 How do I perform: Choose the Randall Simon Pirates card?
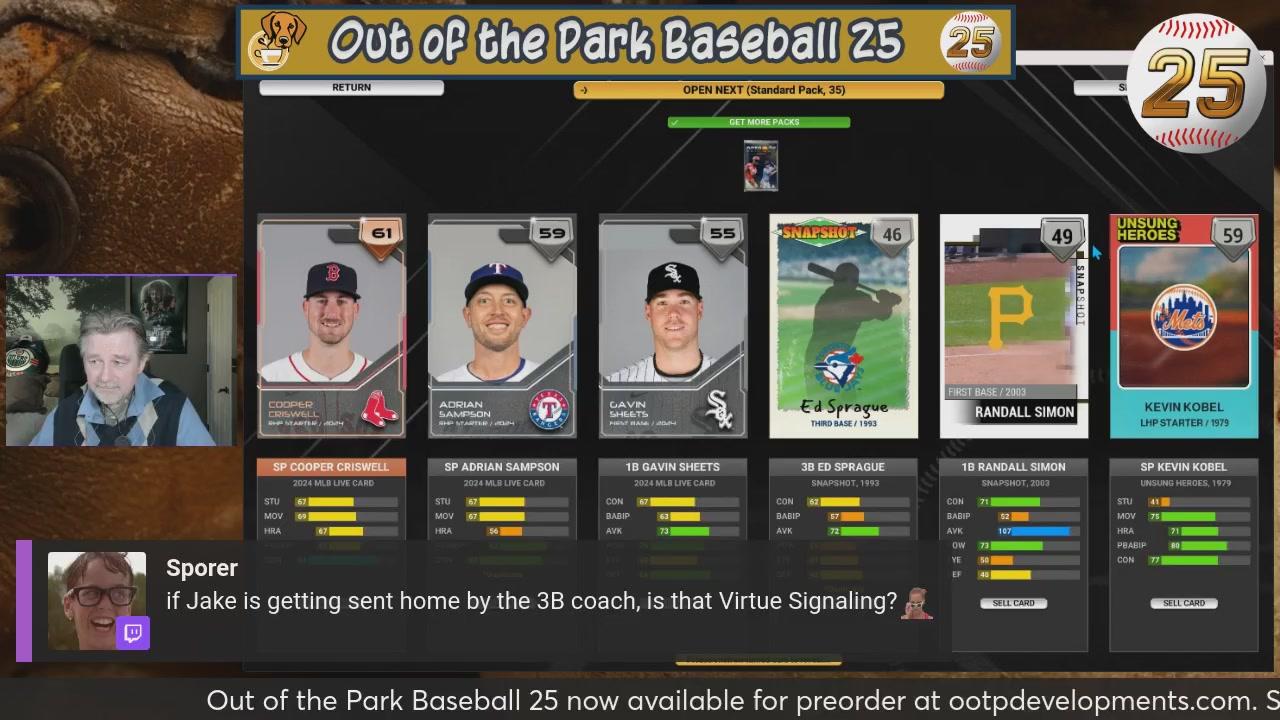tap(1013, 326)
